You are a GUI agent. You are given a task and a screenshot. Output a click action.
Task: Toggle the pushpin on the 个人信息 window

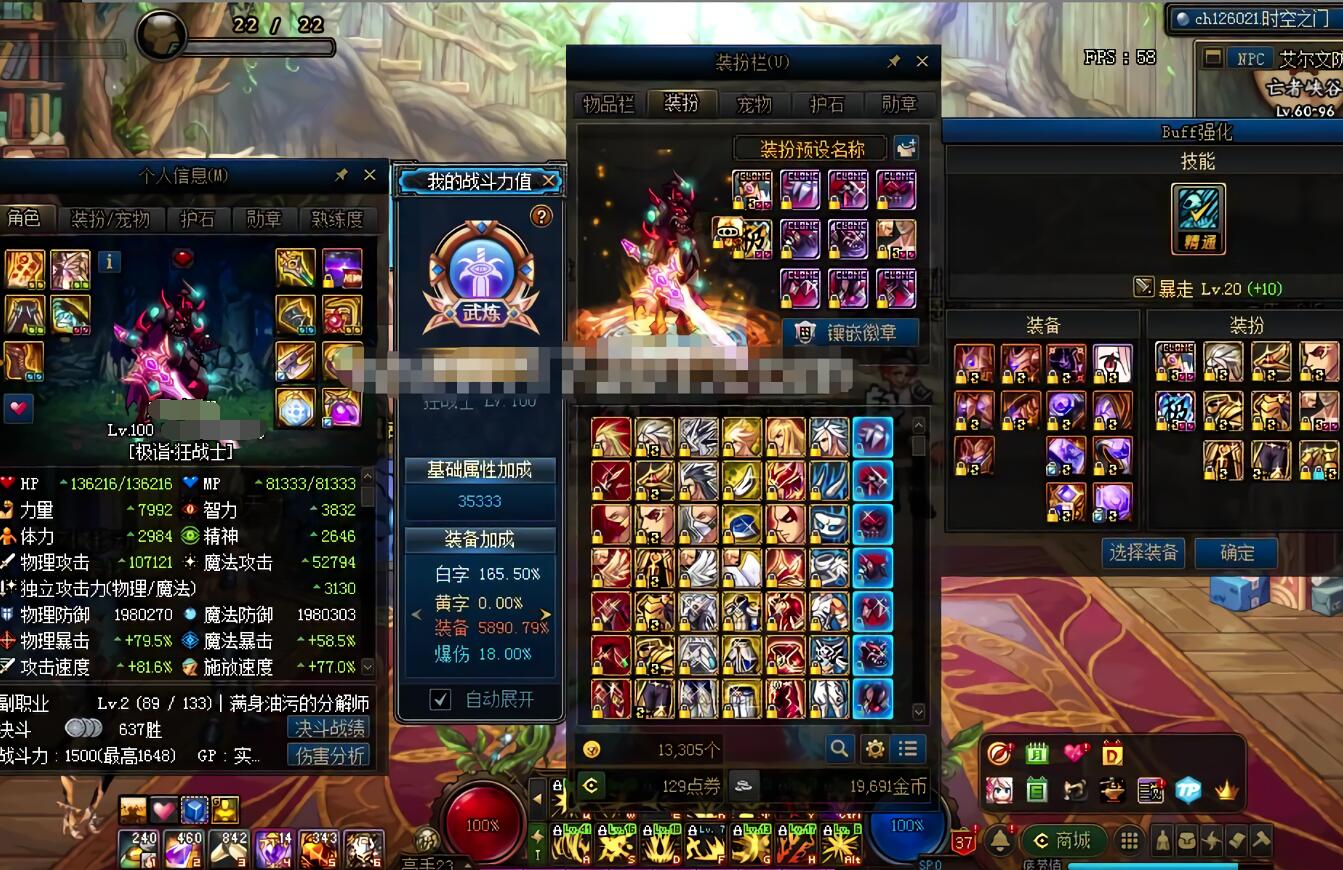click(342, 174)
